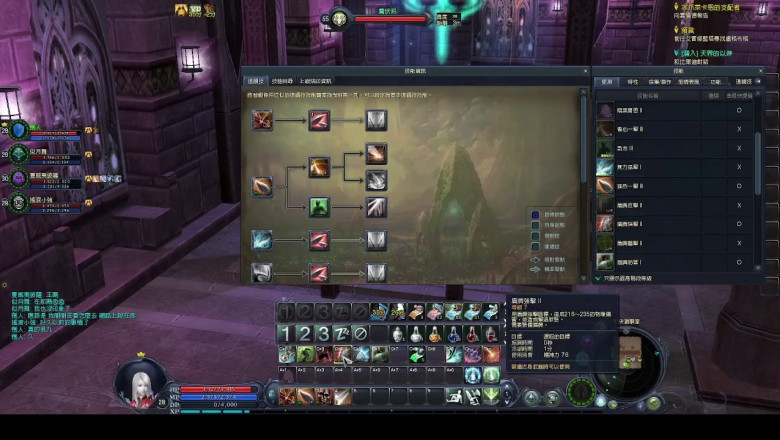Select the targeted enemy portrait frame
The height and width of the screenshot is (440, 780).
coord(339,18)
